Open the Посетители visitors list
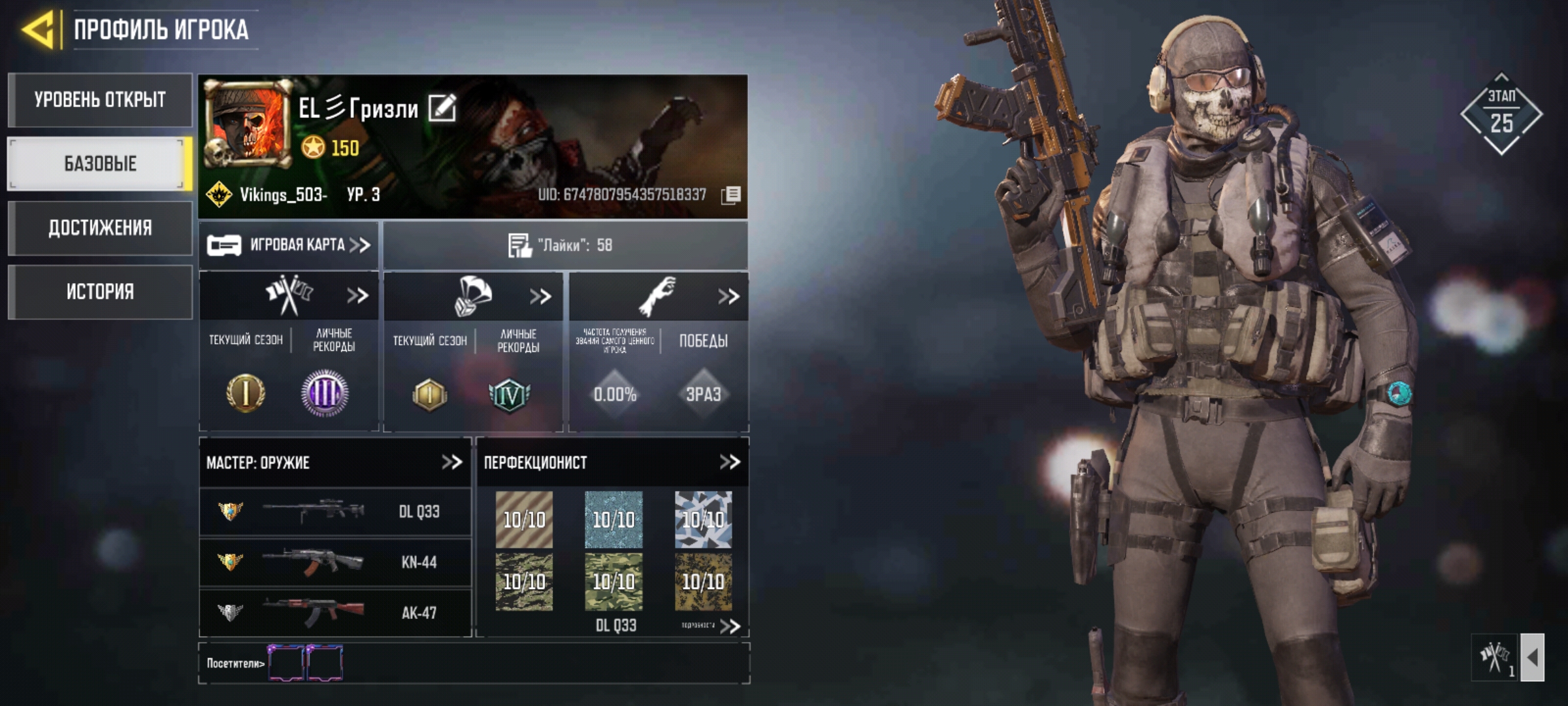 (235, 664)
